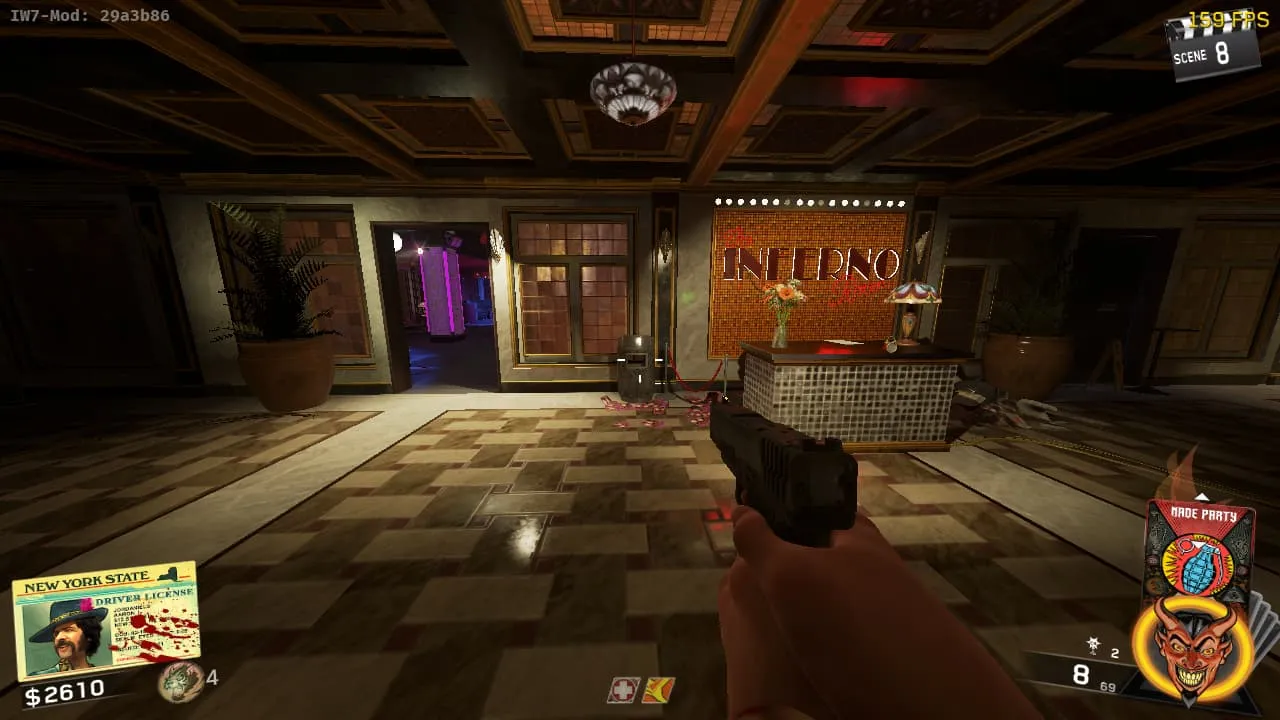The image size is (1280, 720).
Task: Click the New York State driver license card
Action: pyautogui.click(x=105, y=619)
